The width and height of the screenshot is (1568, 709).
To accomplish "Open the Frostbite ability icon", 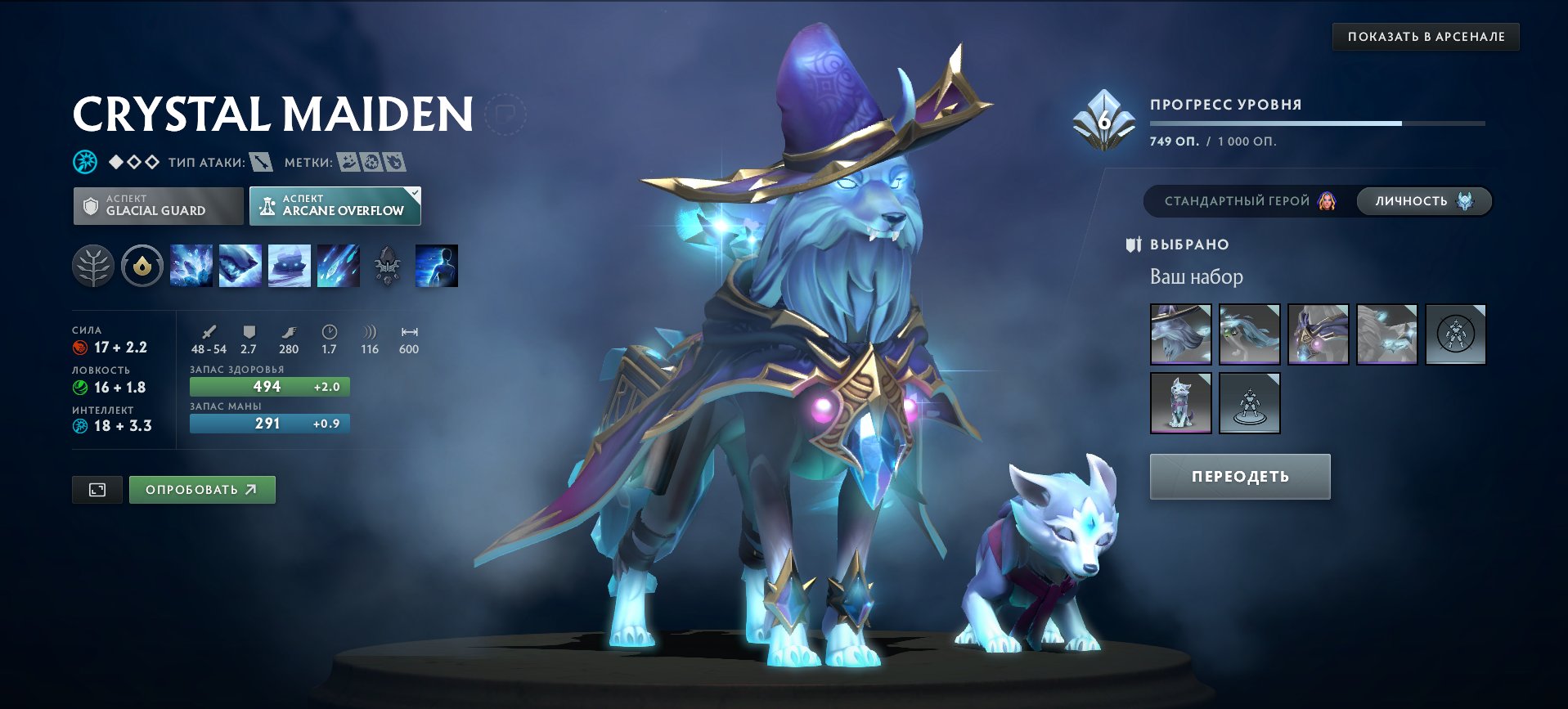I will pos(240,265).
